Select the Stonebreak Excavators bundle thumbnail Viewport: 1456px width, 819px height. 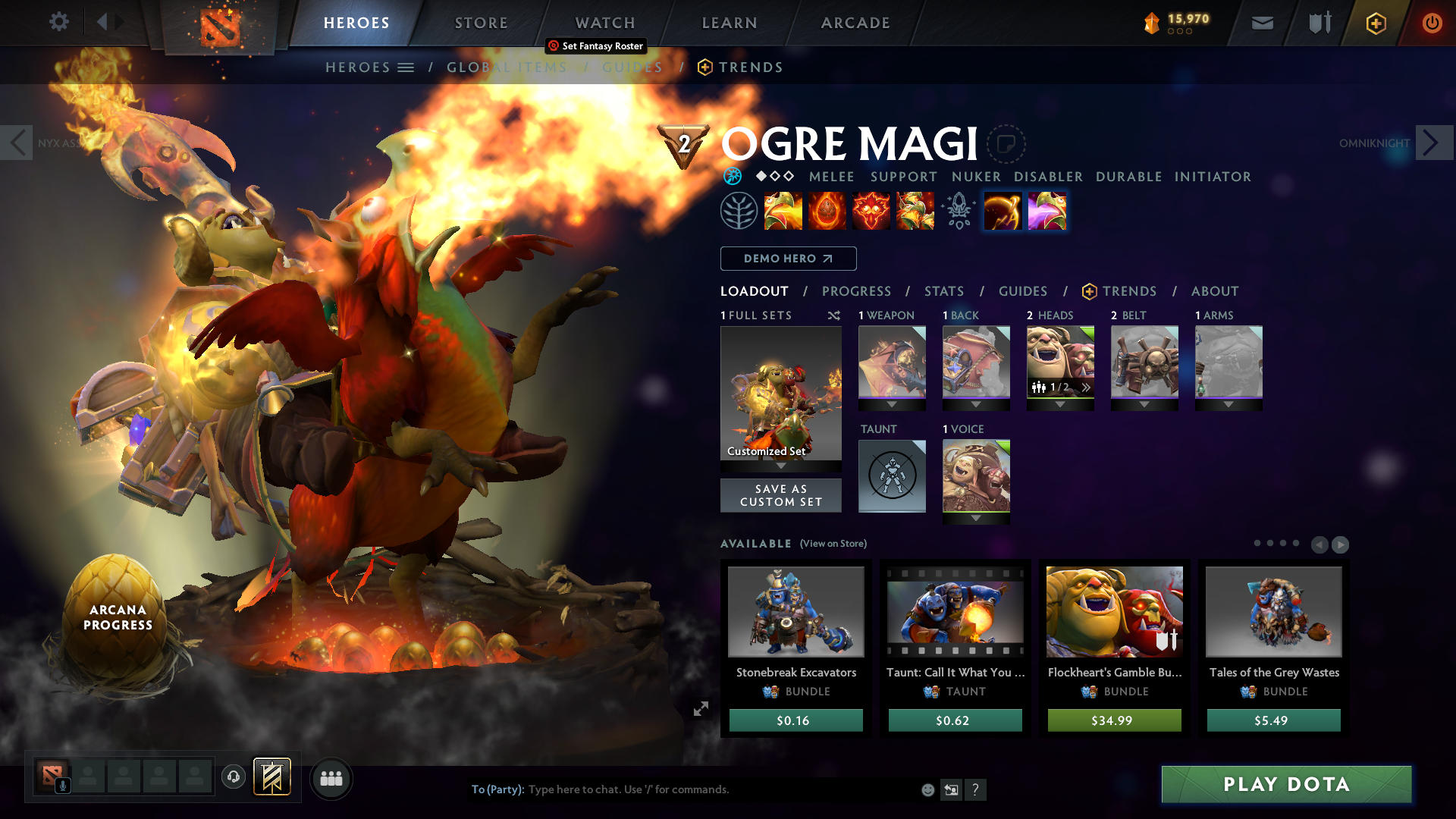795,611
